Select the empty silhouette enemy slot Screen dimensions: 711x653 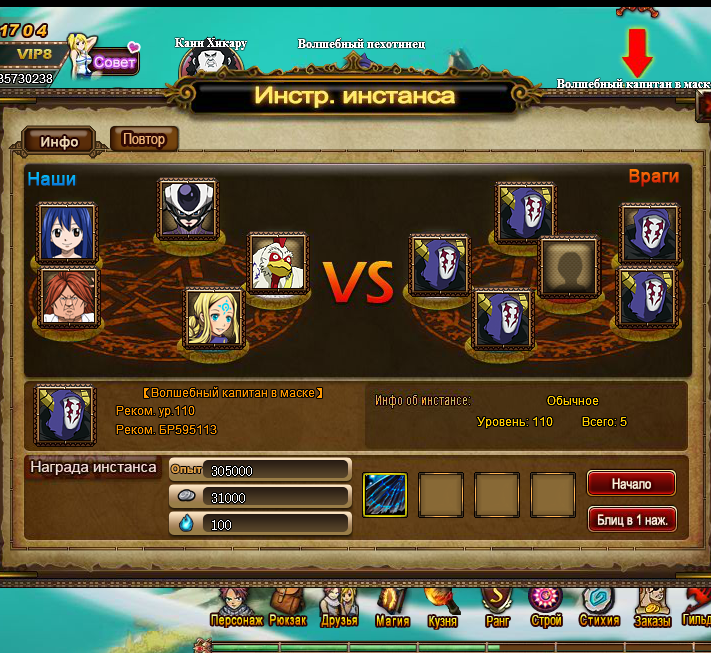coord(569,268)
